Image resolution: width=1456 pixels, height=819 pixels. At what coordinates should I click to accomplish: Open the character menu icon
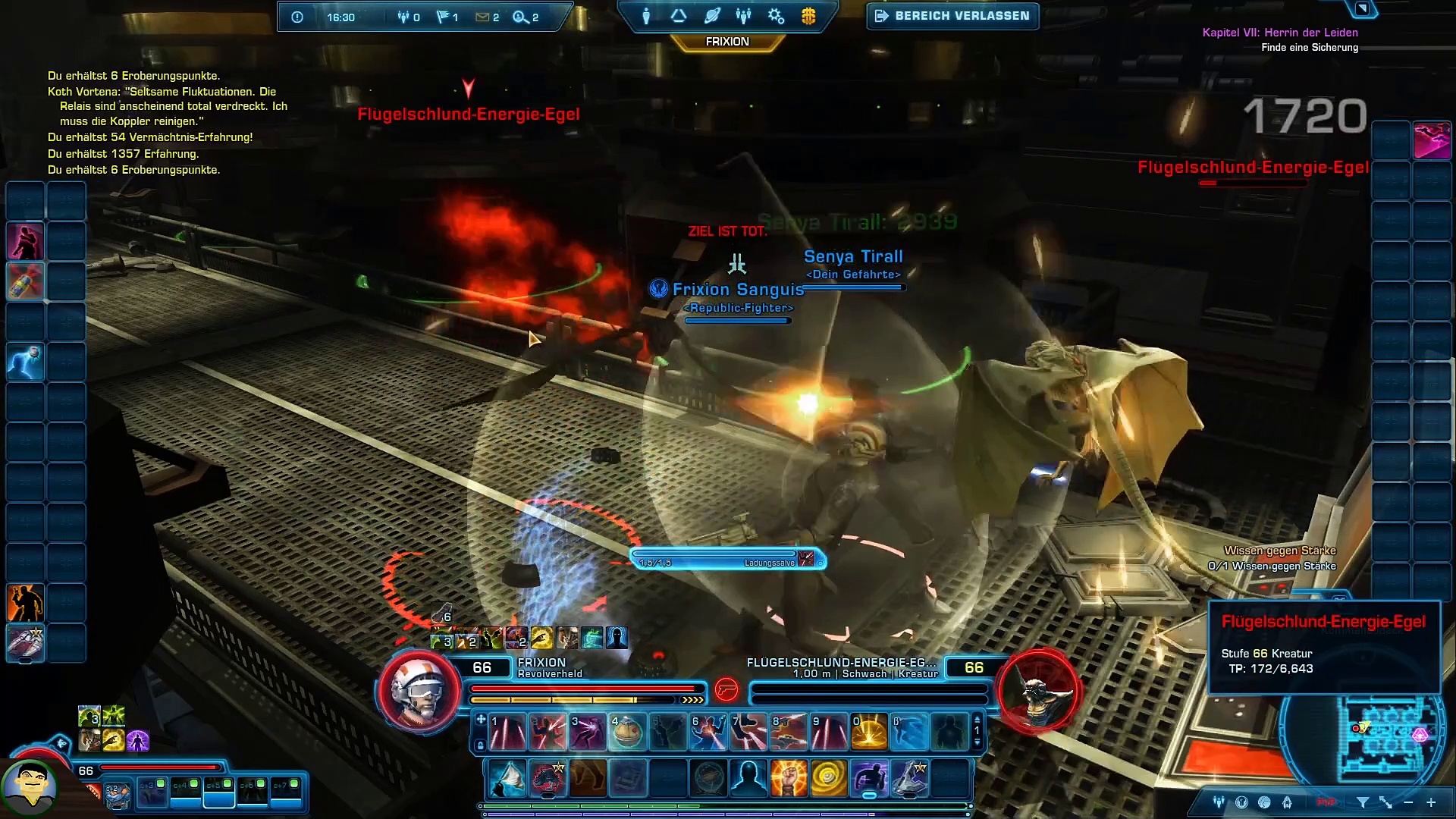pyautogui.click(x=646, y=16)
